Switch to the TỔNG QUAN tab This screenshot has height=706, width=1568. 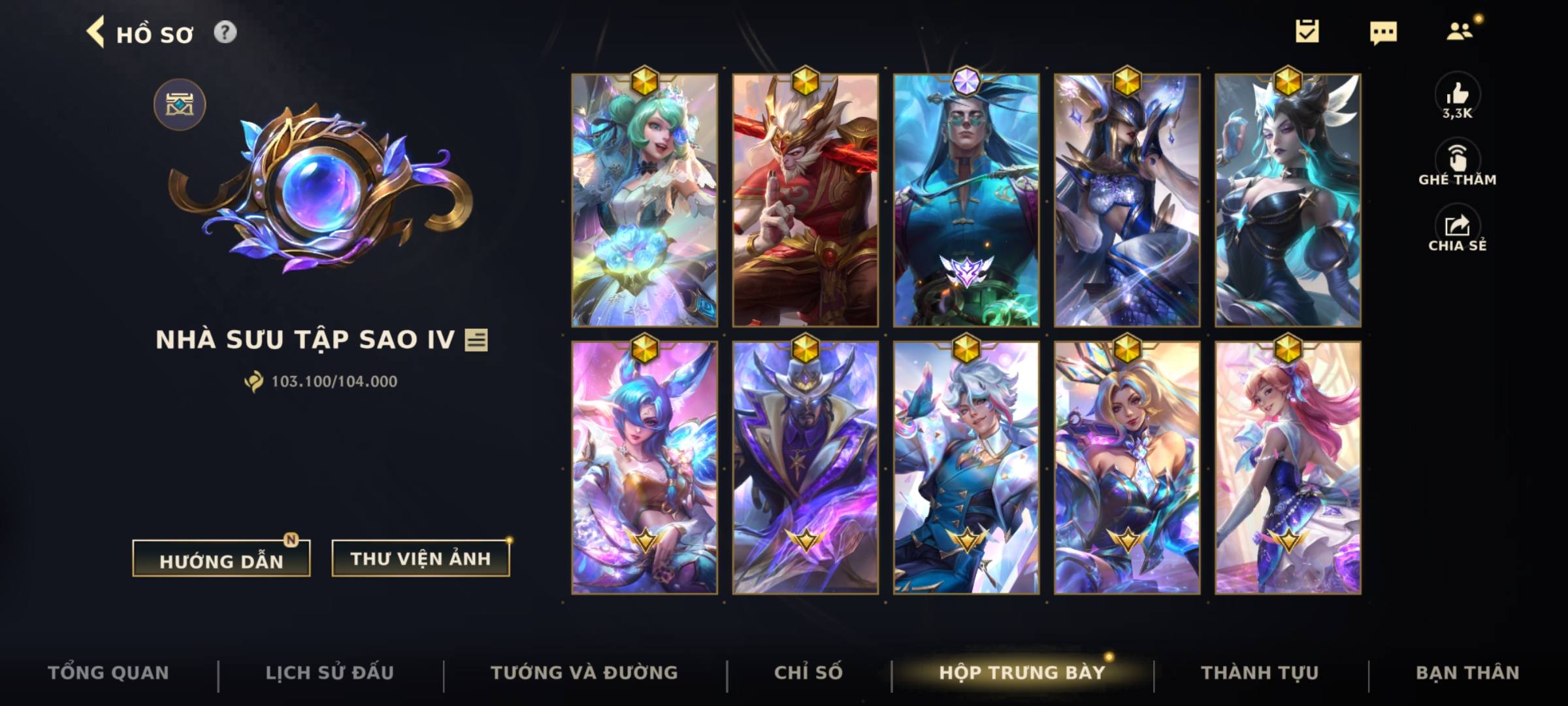[x=109, y=672]
